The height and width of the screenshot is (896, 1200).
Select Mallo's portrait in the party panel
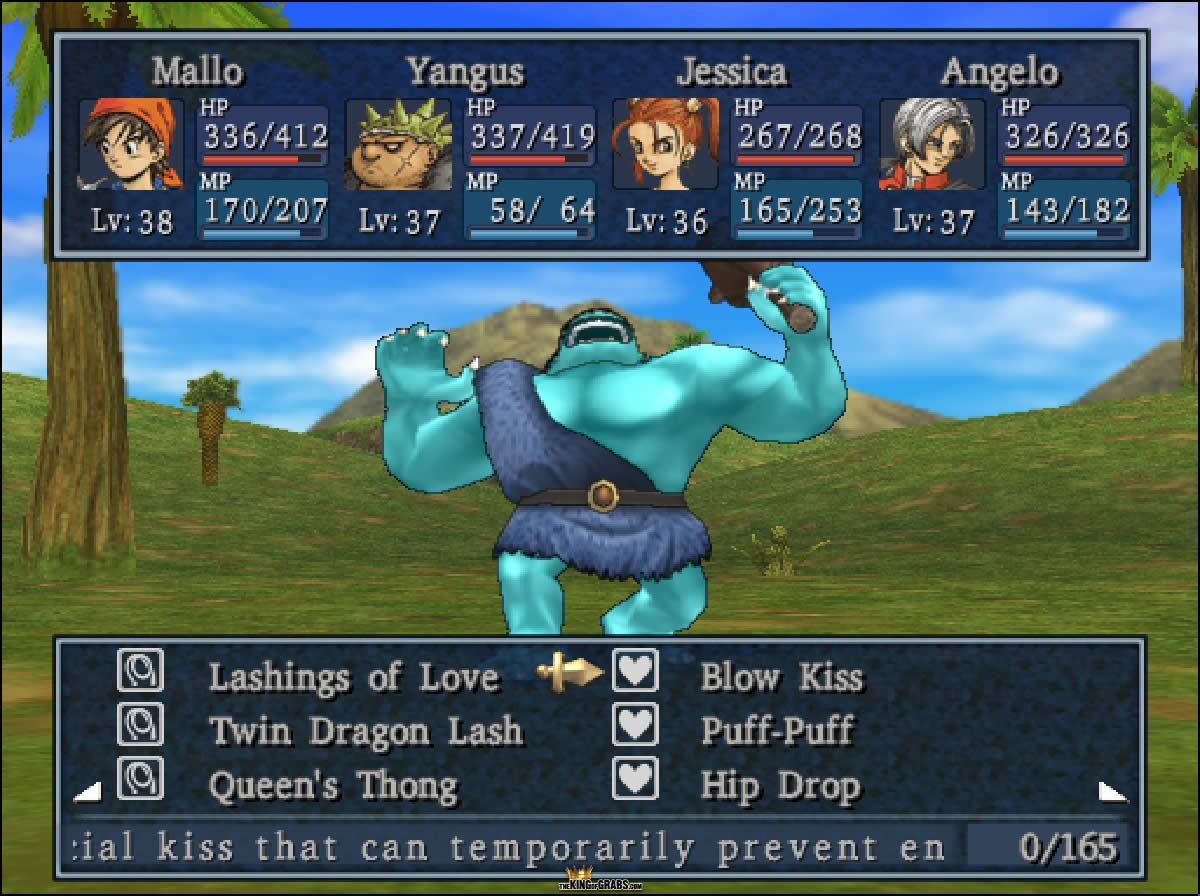click(x=131, y=144)
